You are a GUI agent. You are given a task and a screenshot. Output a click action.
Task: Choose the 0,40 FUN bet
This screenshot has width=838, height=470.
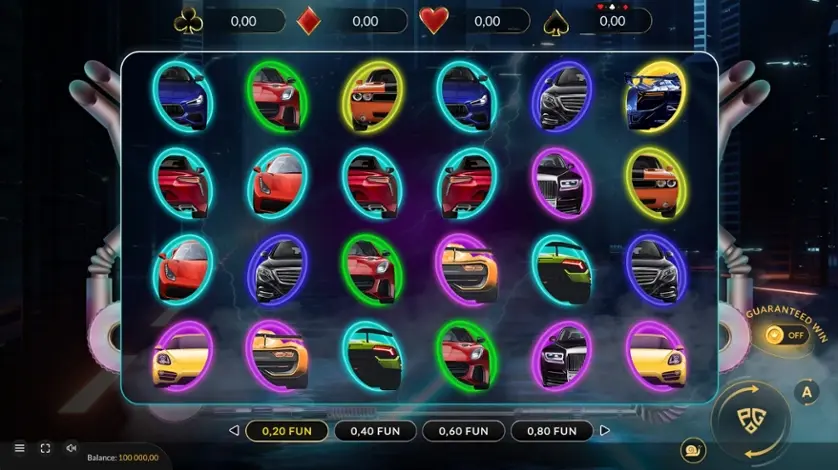(x=374, y=431)
